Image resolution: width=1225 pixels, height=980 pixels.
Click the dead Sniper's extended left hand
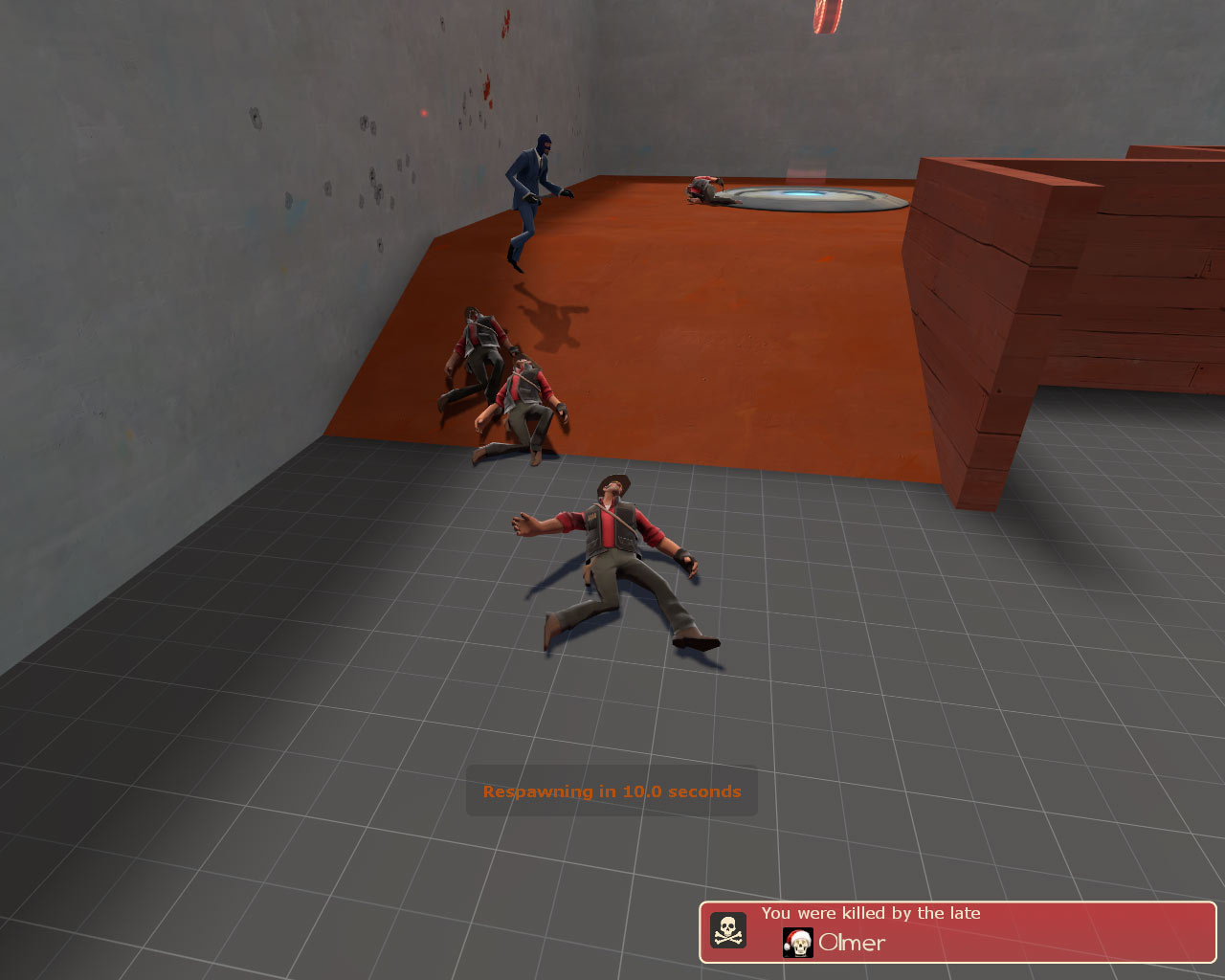(x=524, y=522)
